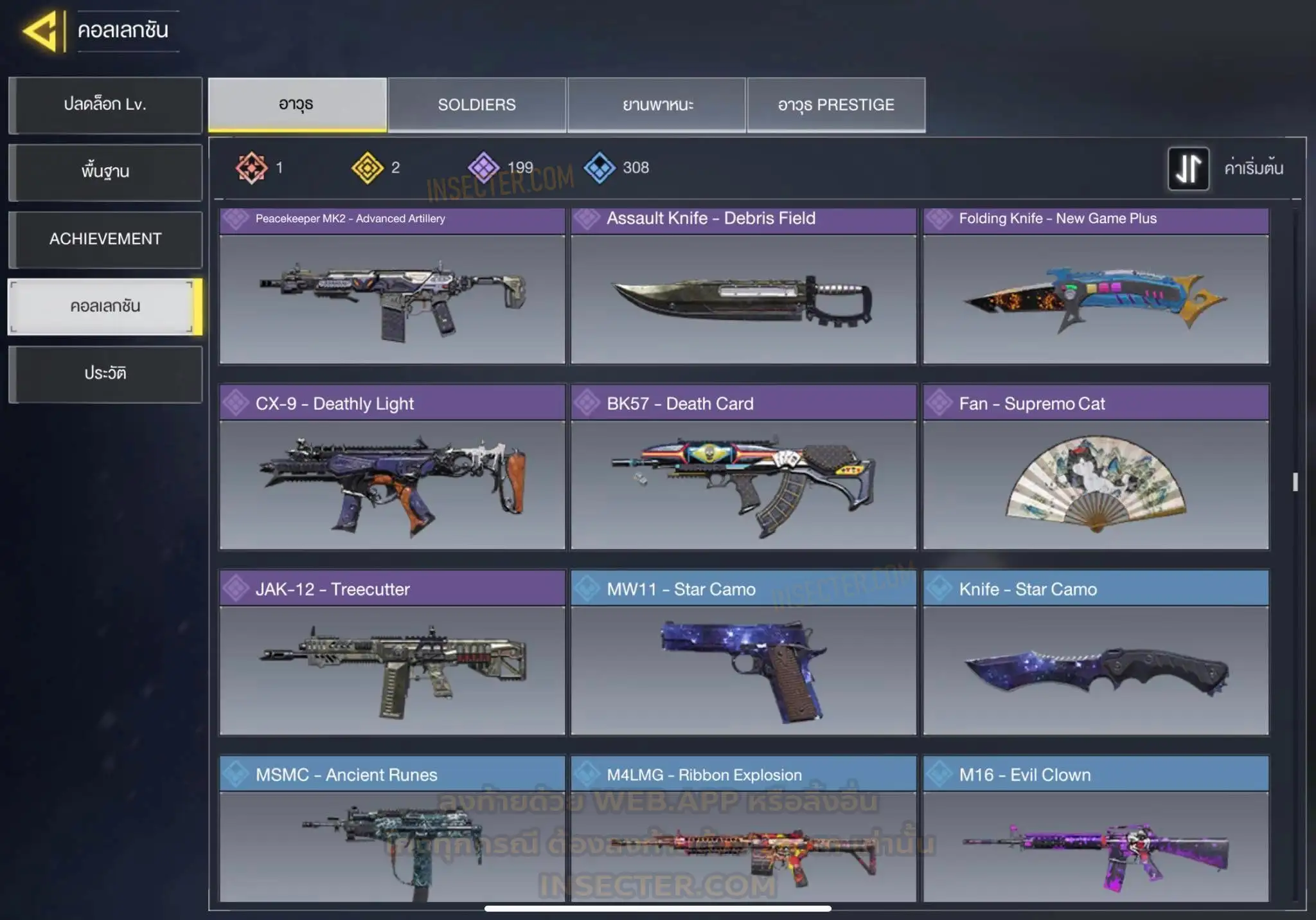
Task: Switch to the SOLDIERS tab
Action: (x=477, y=105)
